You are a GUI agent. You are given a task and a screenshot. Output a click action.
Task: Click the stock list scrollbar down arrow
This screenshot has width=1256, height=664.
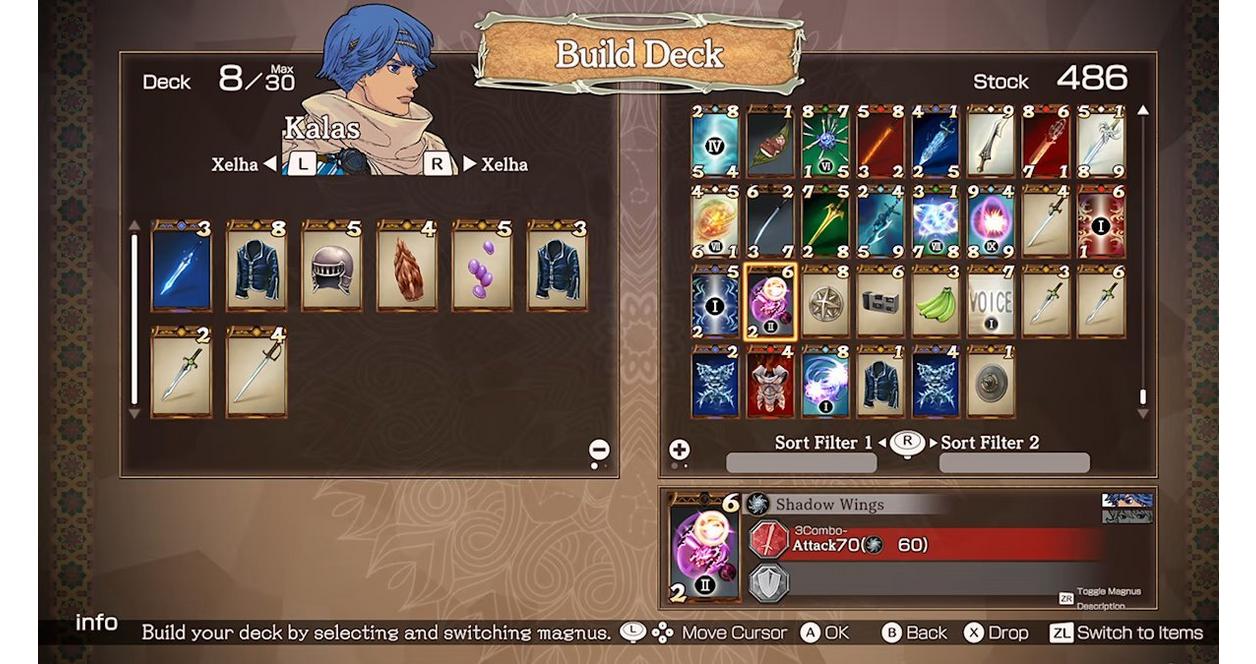1143,413
